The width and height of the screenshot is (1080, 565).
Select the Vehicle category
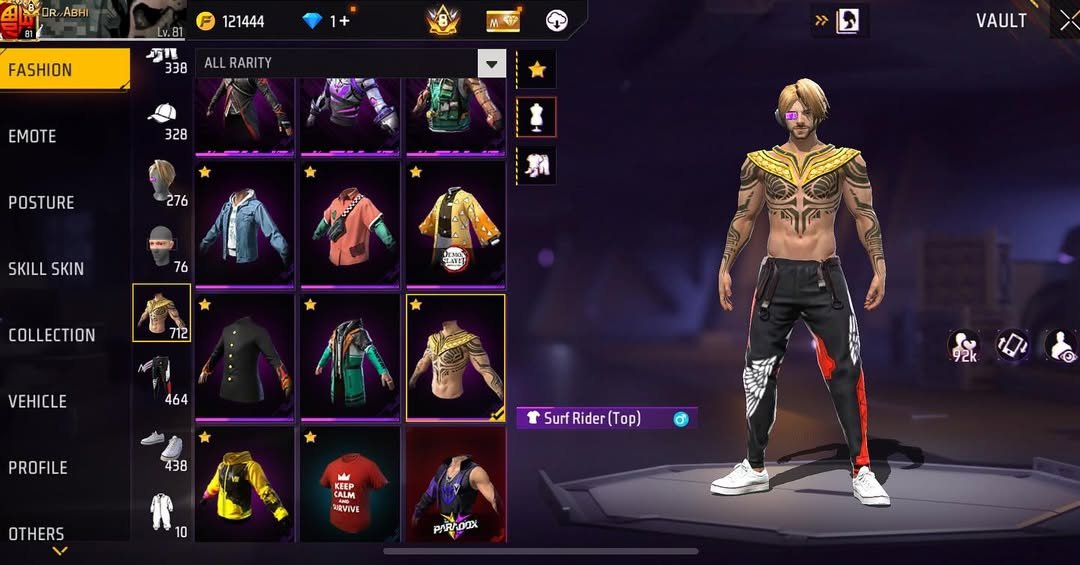pyautogui.click(x=38, y=401)
